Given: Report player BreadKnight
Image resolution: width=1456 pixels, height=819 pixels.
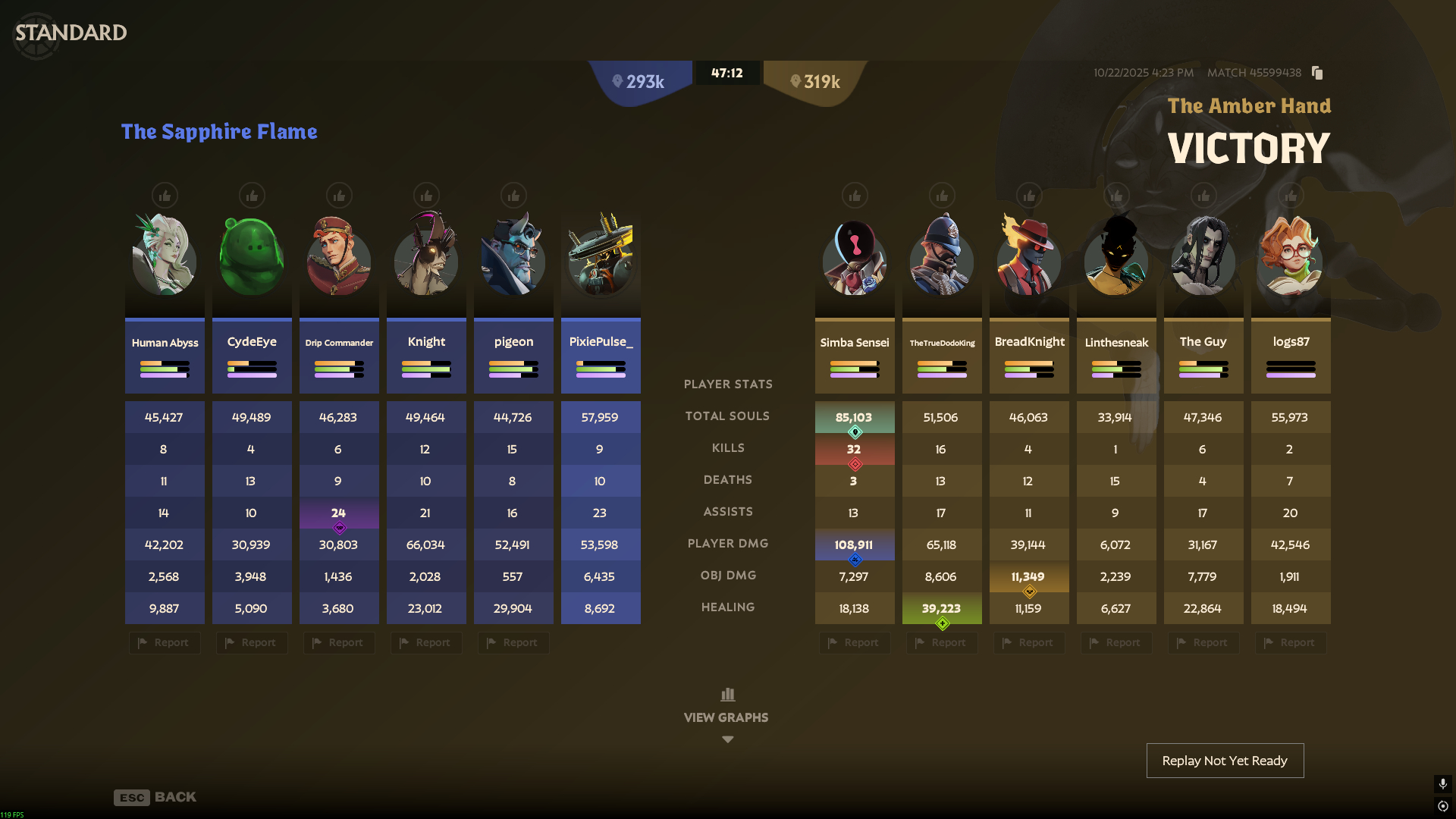Looking at the screenshot, I should click(x=1029, y=643).
